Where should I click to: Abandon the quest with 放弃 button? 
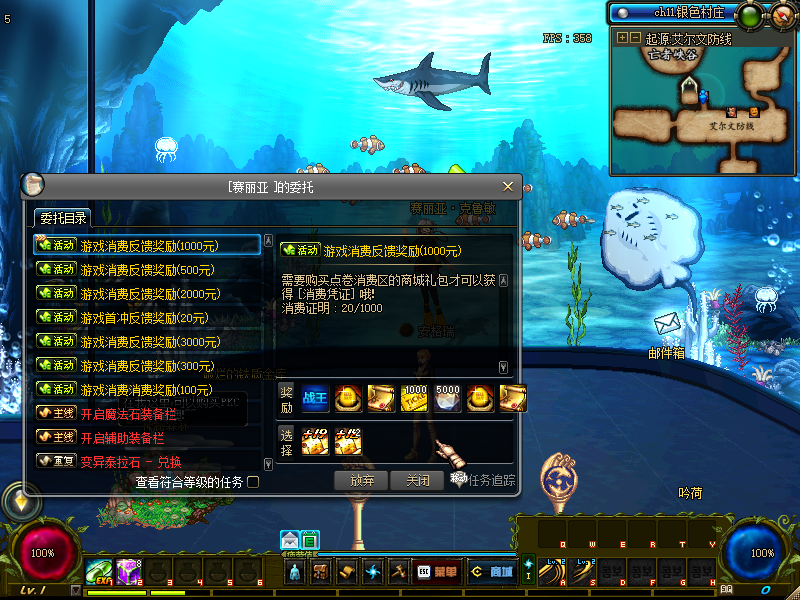362,480
